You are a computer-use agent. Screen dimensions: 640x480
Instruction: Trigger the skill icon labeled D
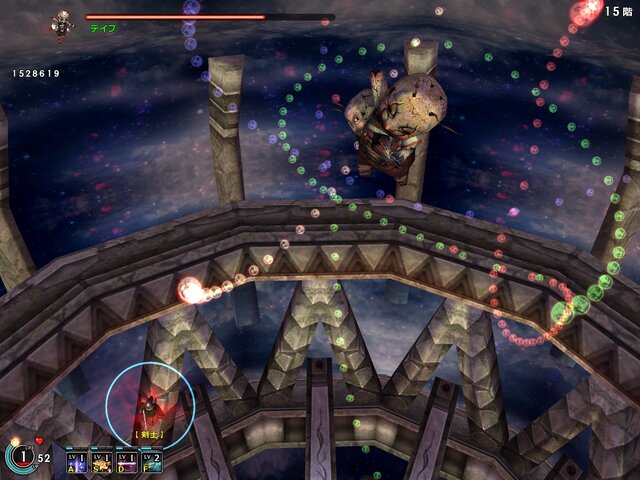point(127,460)
